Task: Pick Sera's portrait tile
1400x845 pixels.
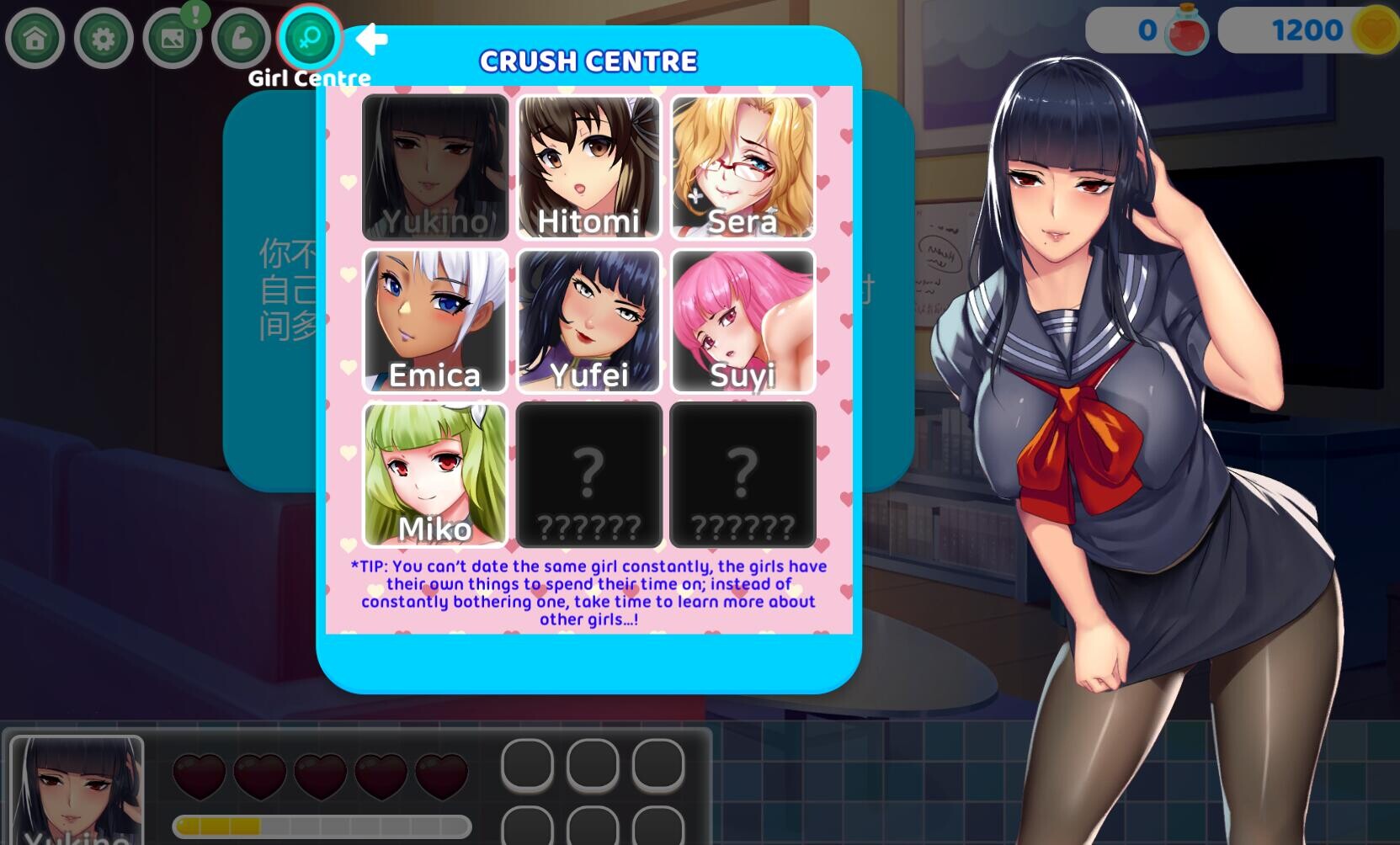Action: [x=743, y=167]
